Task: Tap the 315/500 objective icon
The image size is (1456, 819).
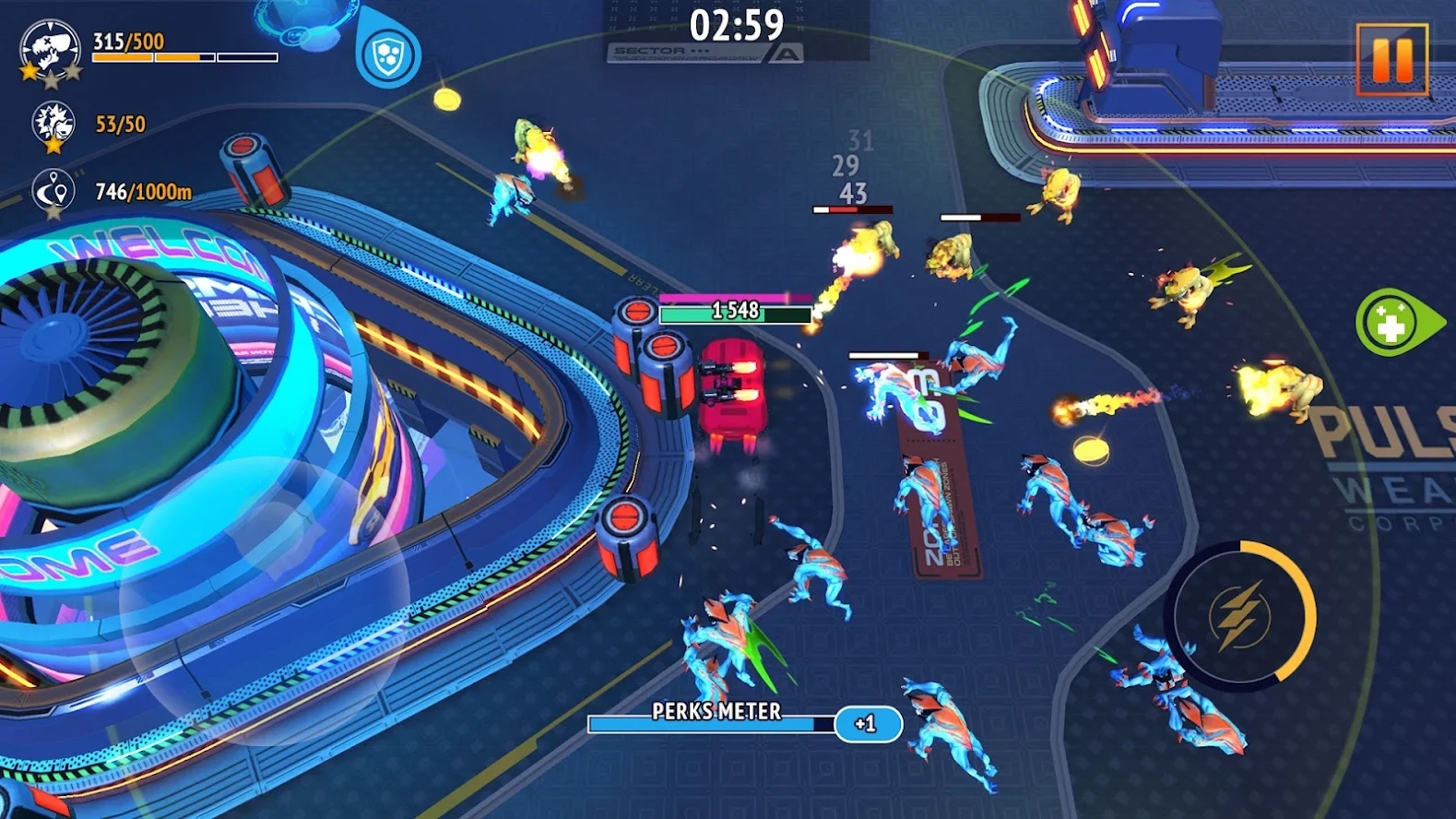Action: (50, 50)
